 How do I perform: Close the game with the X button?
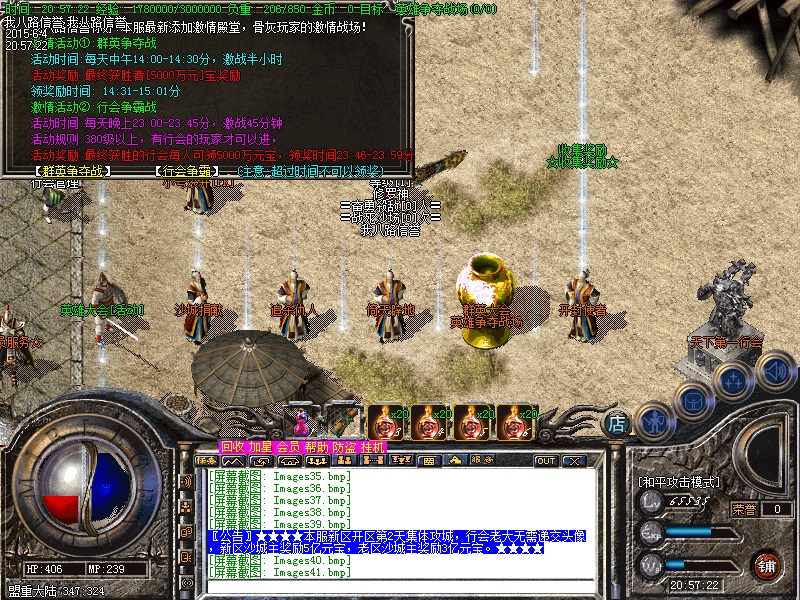(574, 461)
